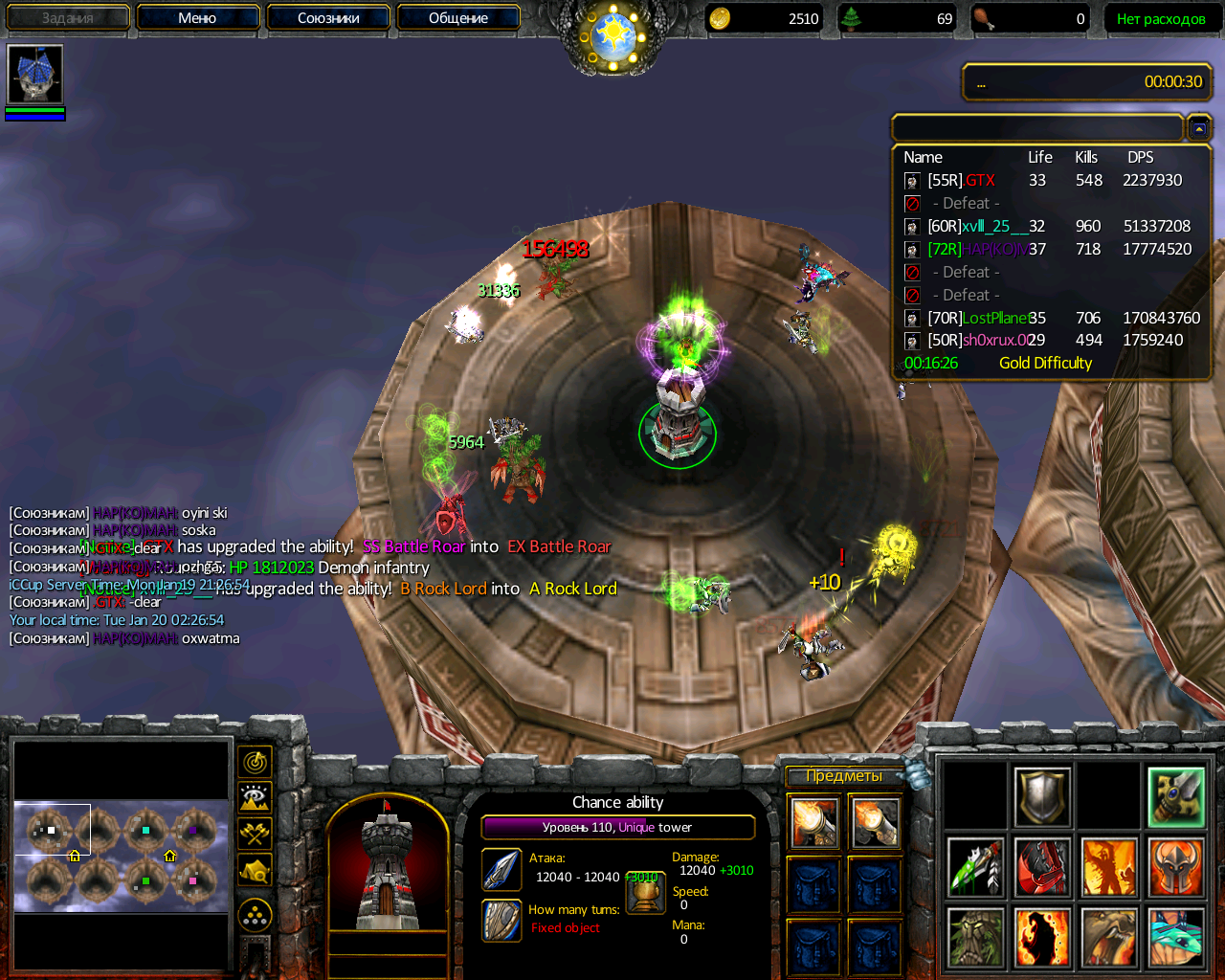This screenshot has height=980, width=1225.
Task: Toggle the crossed axes ally color button
Action: tap(255, 833)
